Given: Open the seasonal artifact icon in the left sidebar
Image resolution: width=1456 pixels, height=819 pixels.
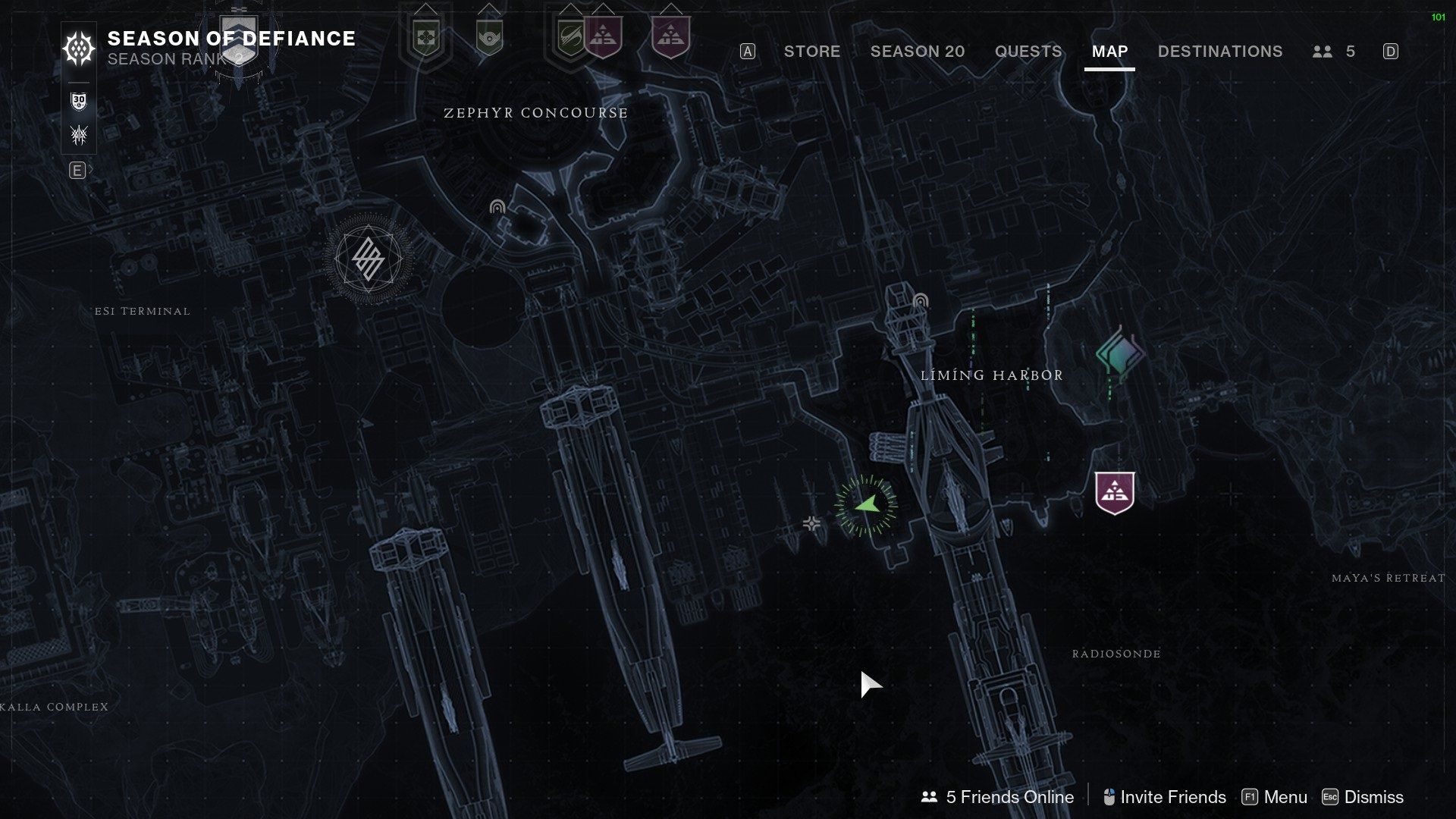Looking at the screenshot, I should point(78,134).
